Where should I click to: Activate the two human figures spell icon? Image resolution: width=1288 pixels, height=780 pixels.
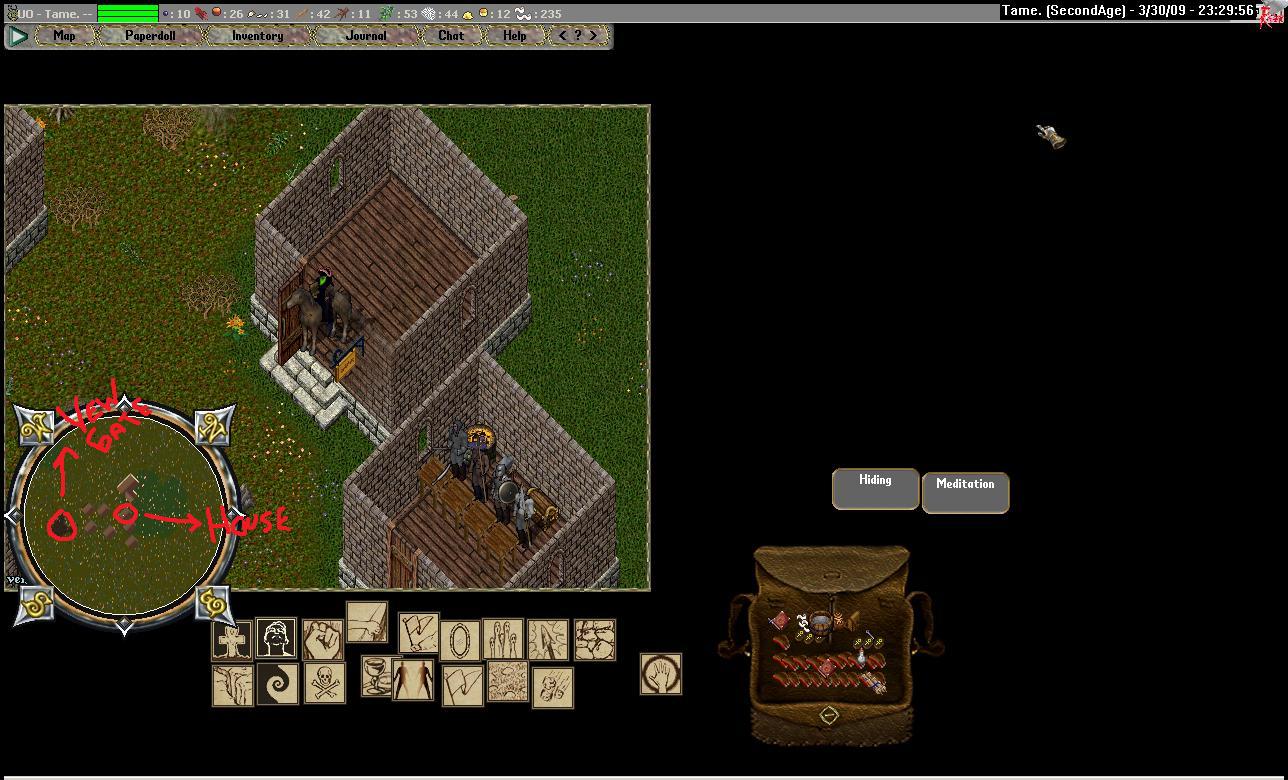[x=412, y=680]
